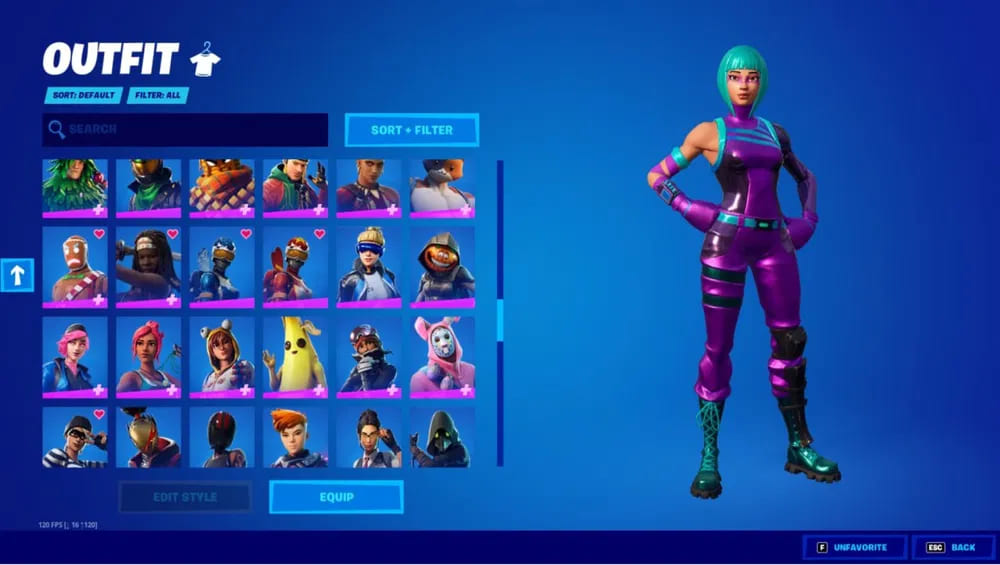Select the pink bunny hockey-mask outfit

point(442,355)
